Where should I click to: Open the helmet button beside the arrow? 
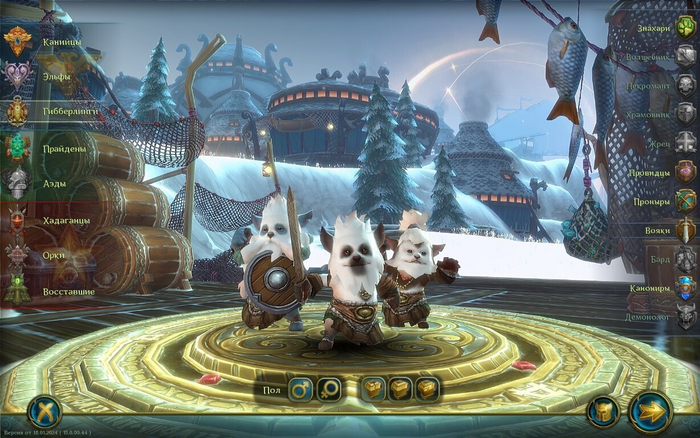pyautogui.click(x=603, y=411)
